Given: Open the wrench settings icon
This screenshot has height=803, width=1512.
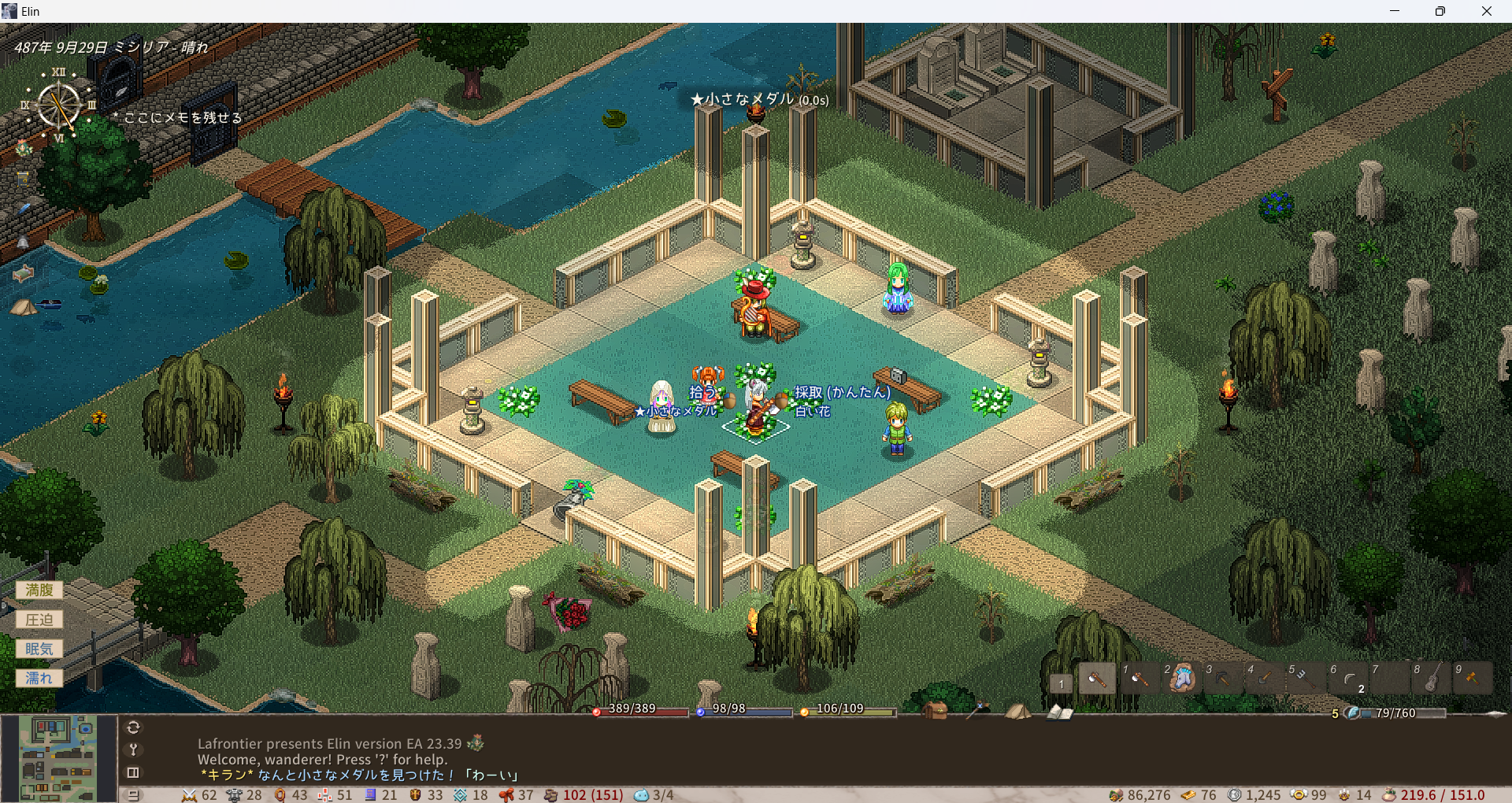Looking at the screenshot, I should tap(133, 749).
